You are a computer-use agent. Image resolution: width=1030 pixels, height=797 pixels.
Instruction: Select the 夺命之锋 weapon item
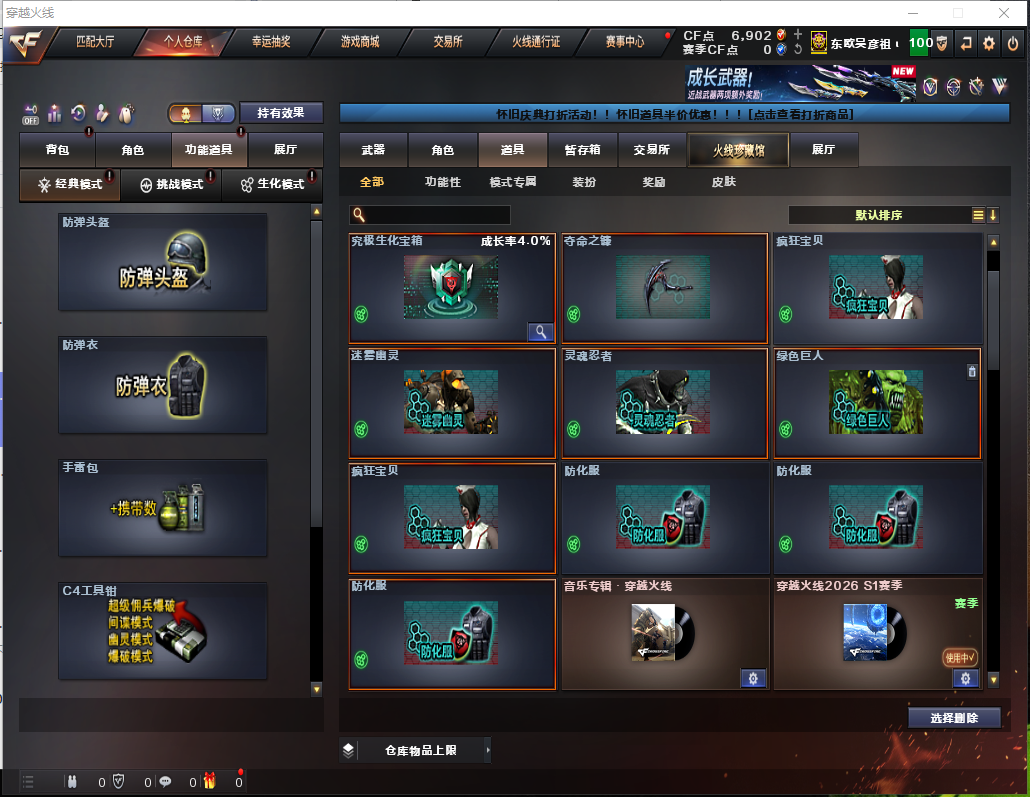tap(664, 288)
